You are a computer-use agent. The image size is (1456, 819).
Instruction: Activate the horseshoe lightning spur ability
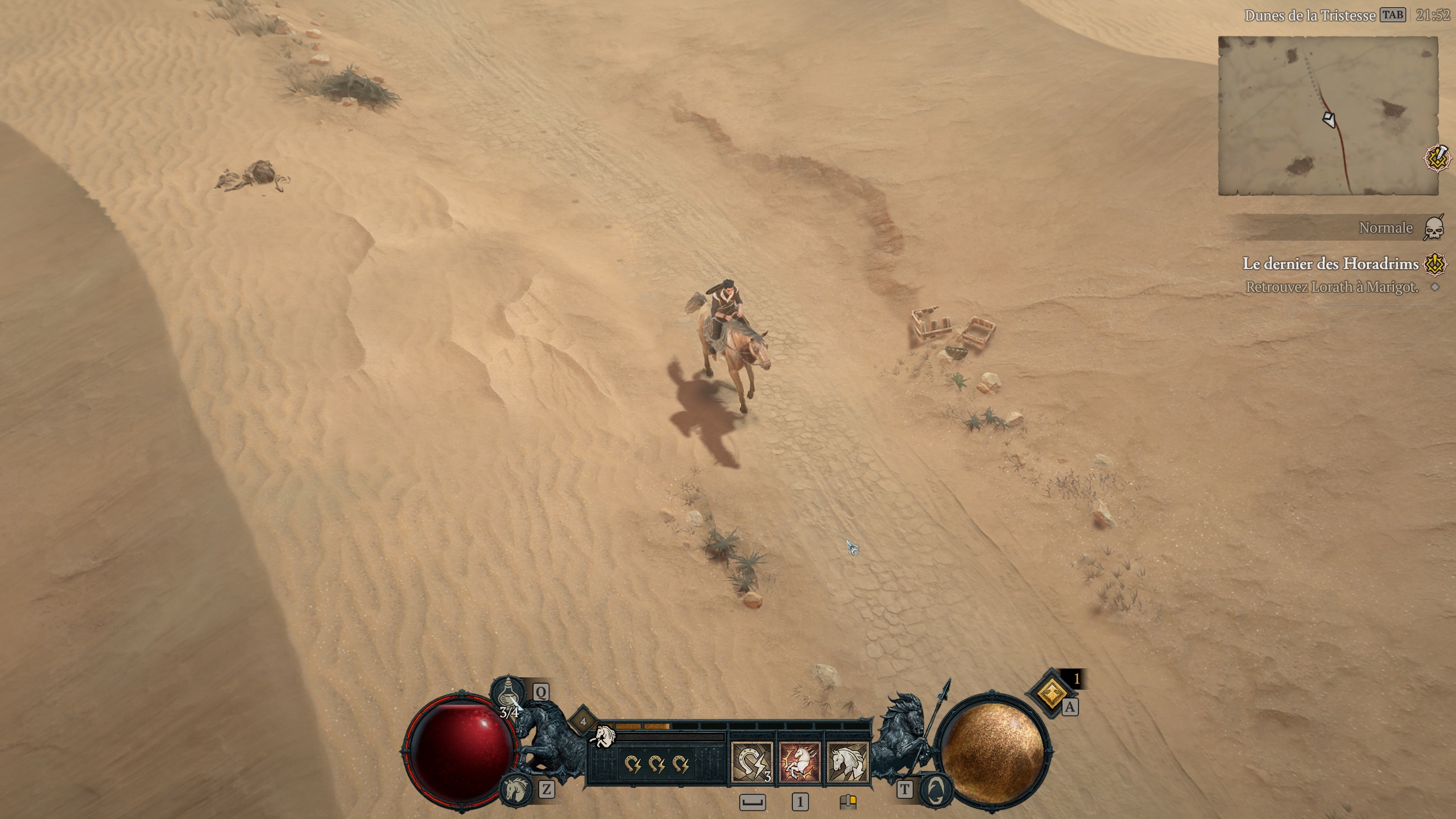751,762
